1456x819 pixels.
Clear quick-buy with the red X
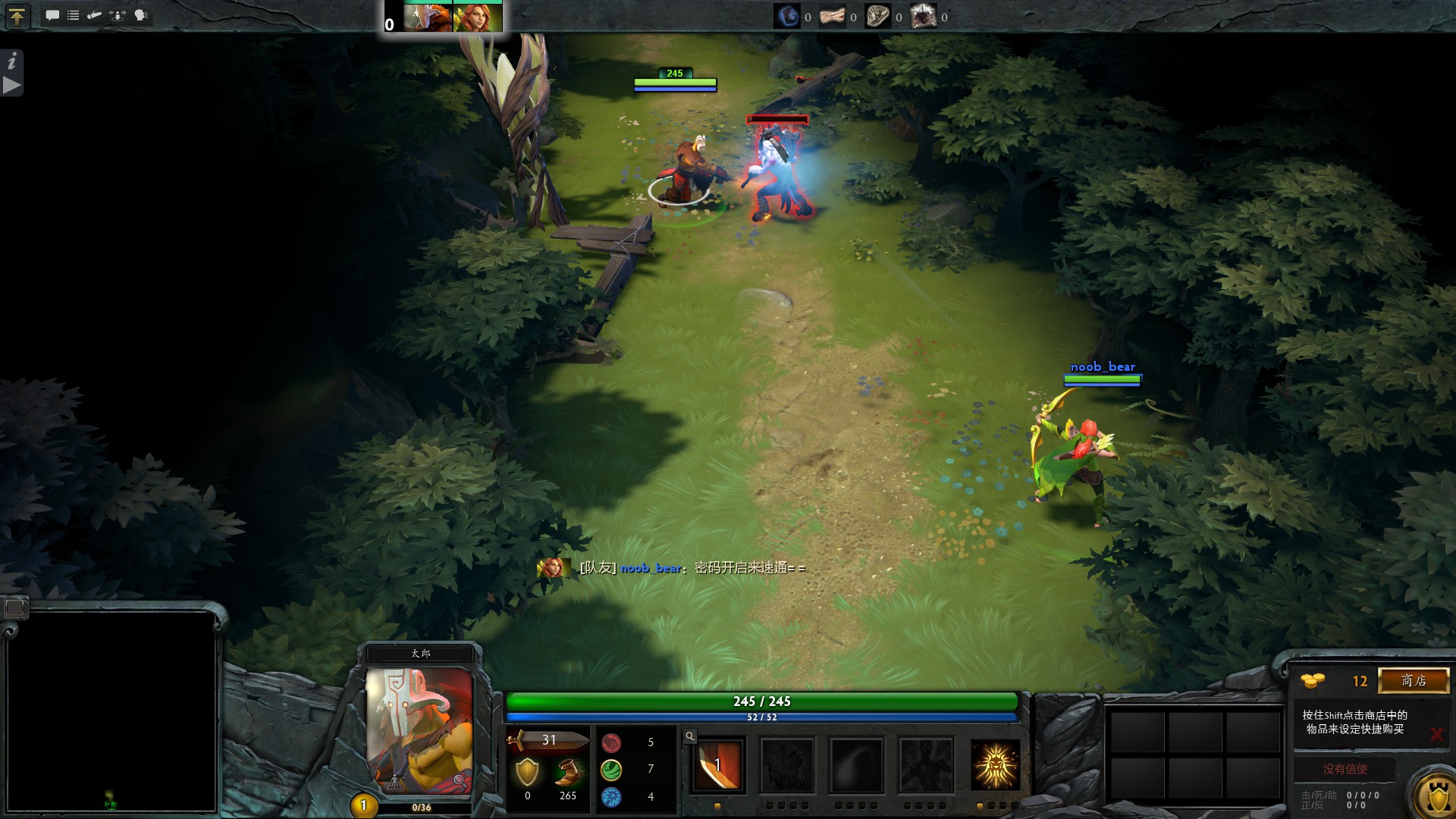[x=1436, y=733]
